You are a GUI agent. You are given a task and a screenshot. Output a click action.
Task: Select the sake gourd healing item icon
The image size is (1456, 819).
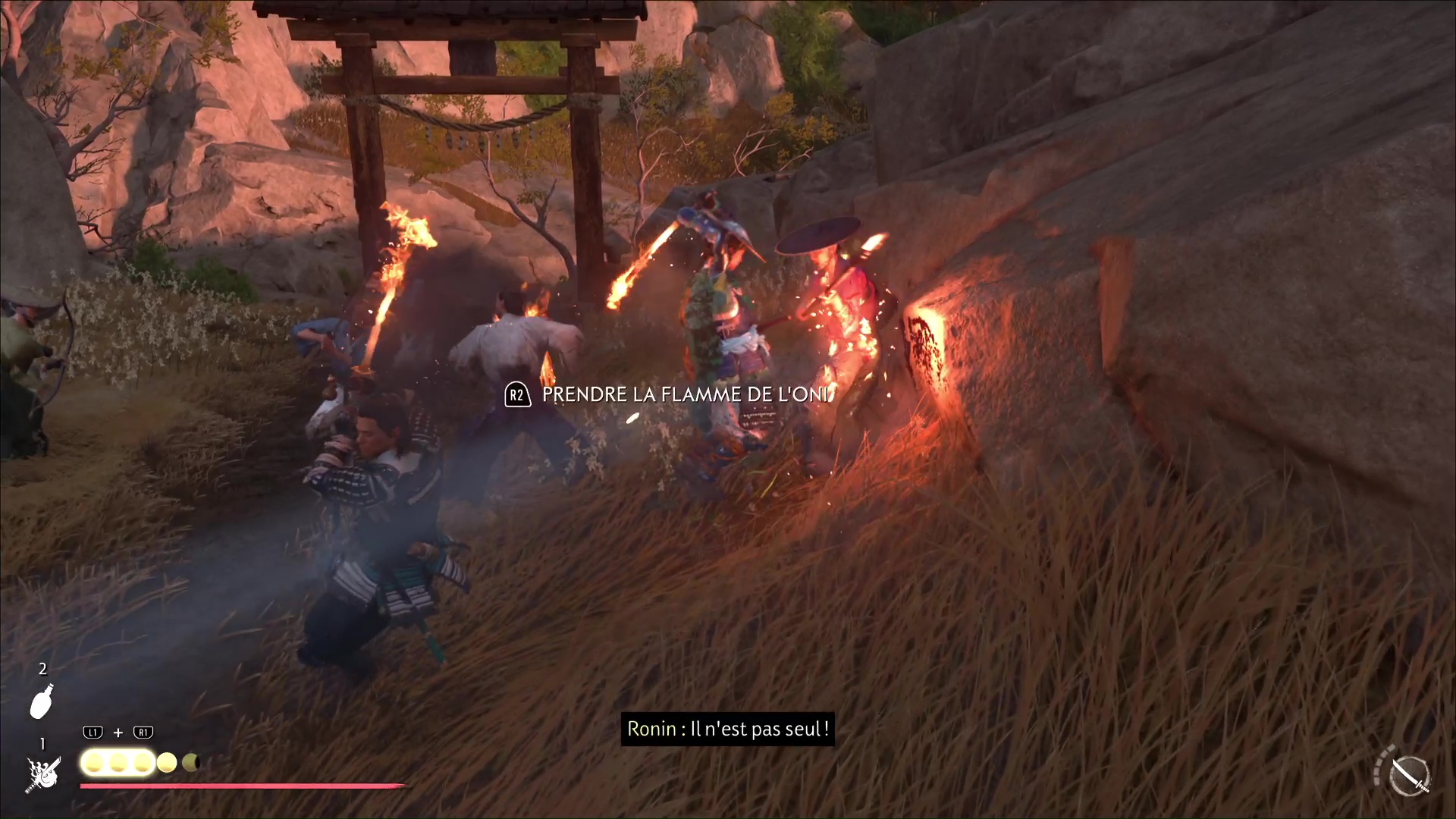(x=42, y=701)
